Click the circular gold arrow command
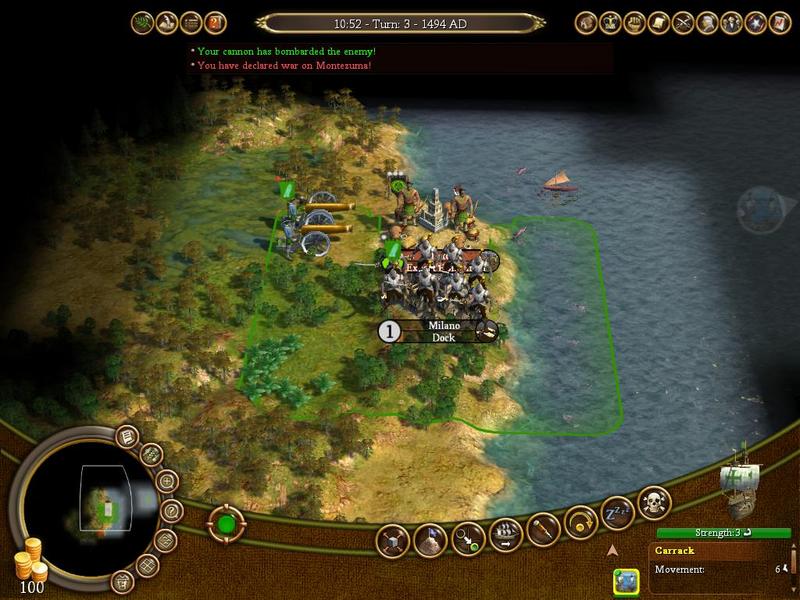Screen dimensions: 800x600 [581, 521]
